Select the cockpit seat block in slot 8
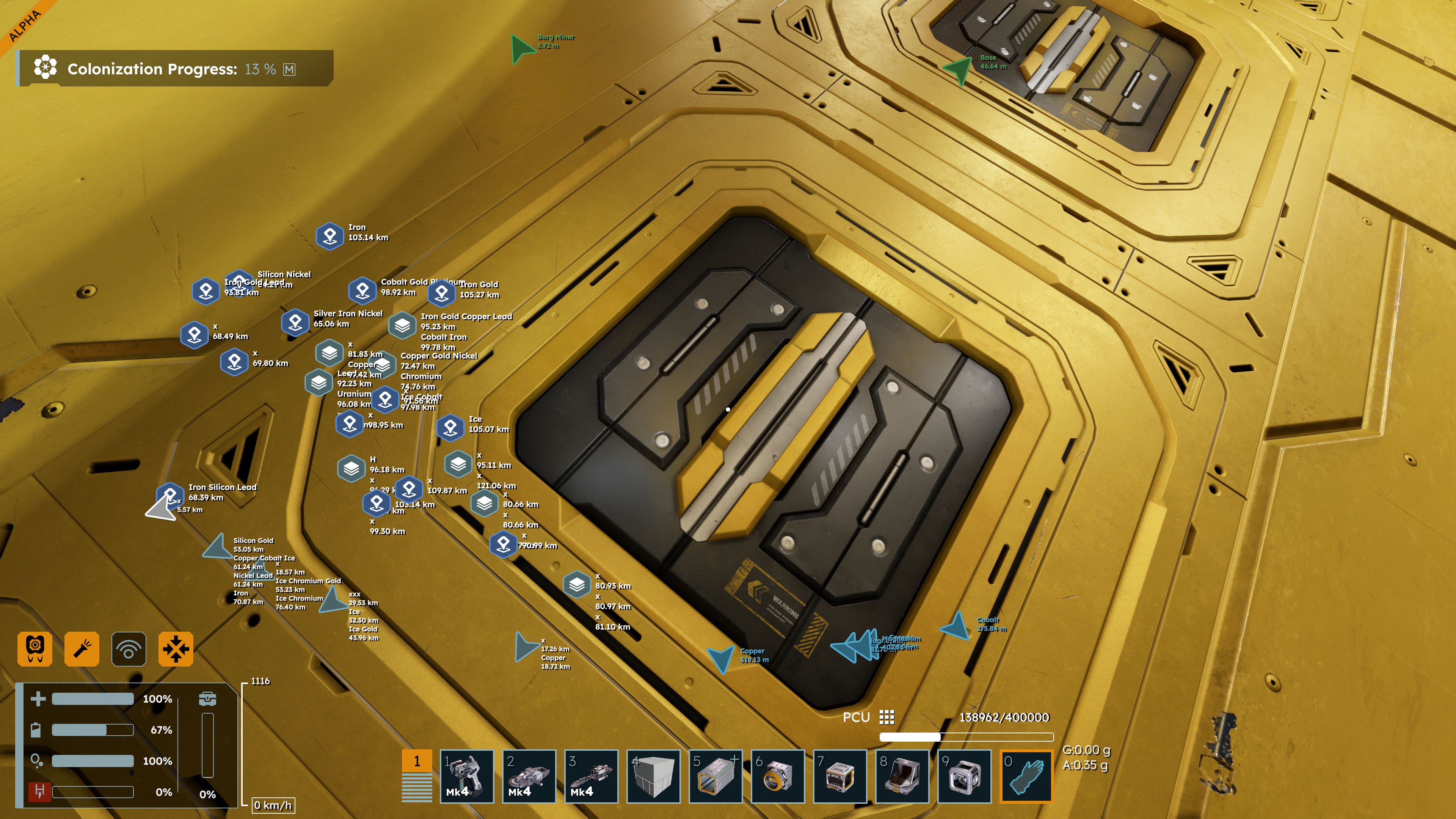 902,776
